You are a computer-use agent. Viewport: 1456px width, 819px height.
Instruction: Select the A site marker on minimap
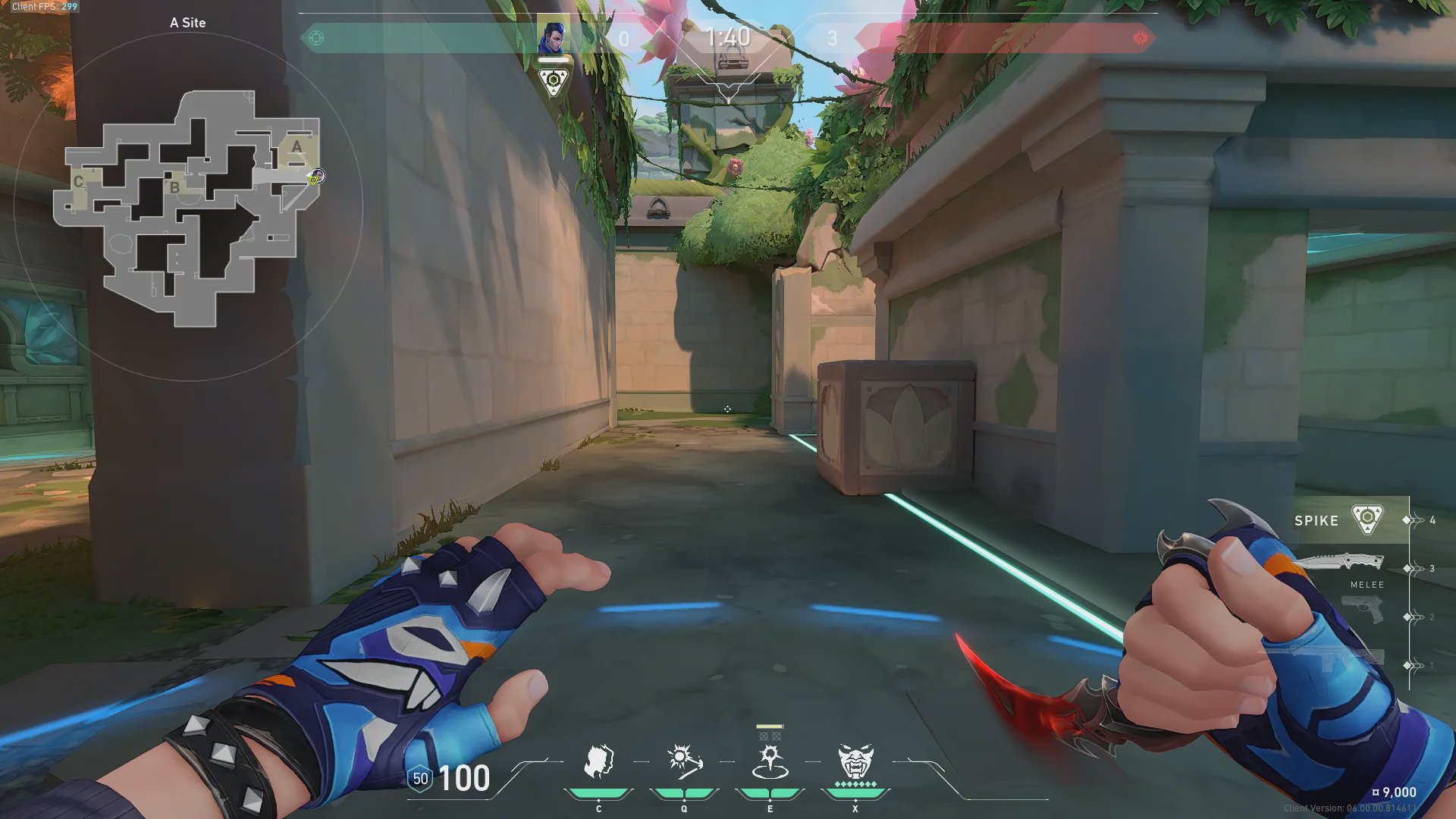297,146
